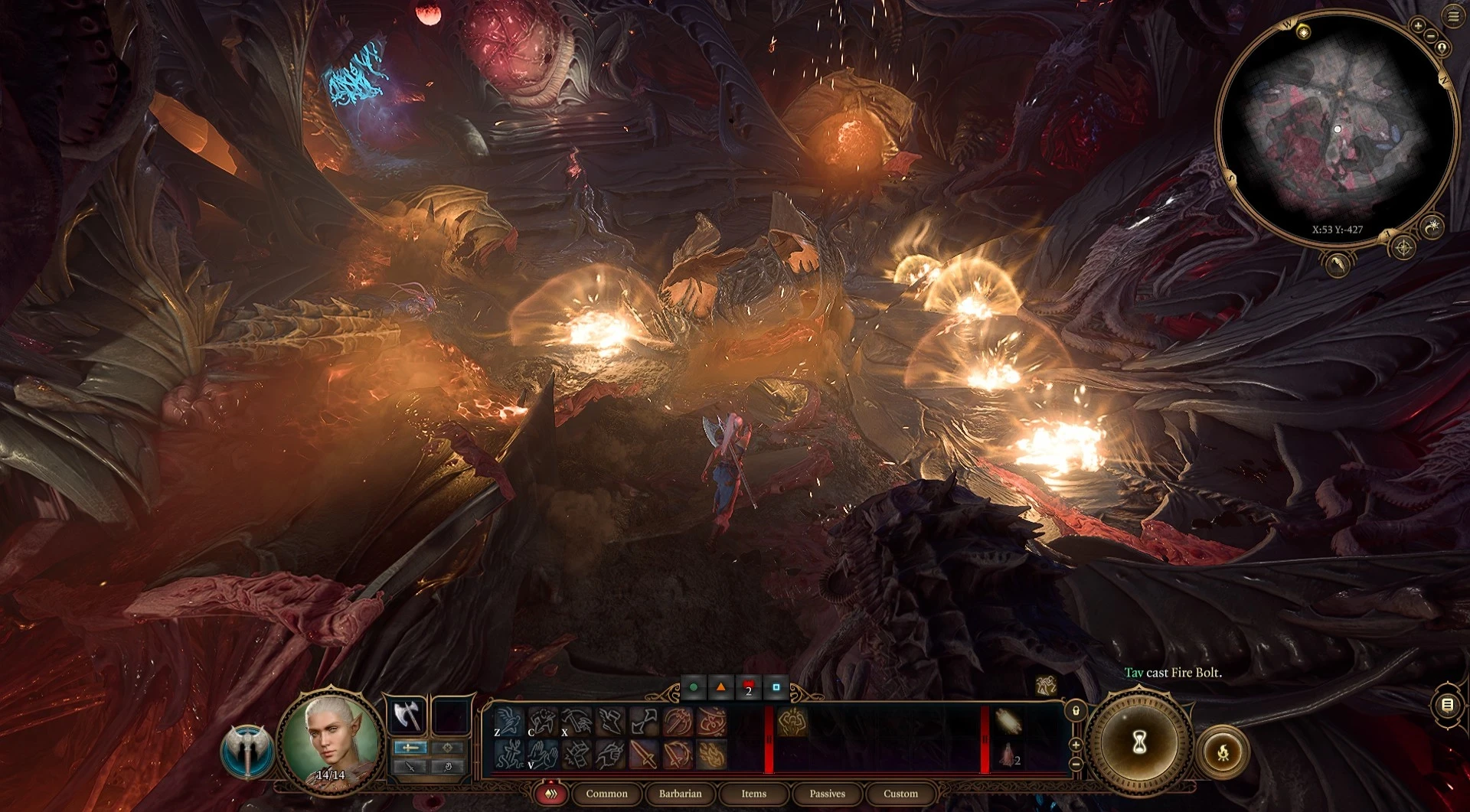Open the combat log panel button
This screenshot has width=1470, height=812.
1447,705
